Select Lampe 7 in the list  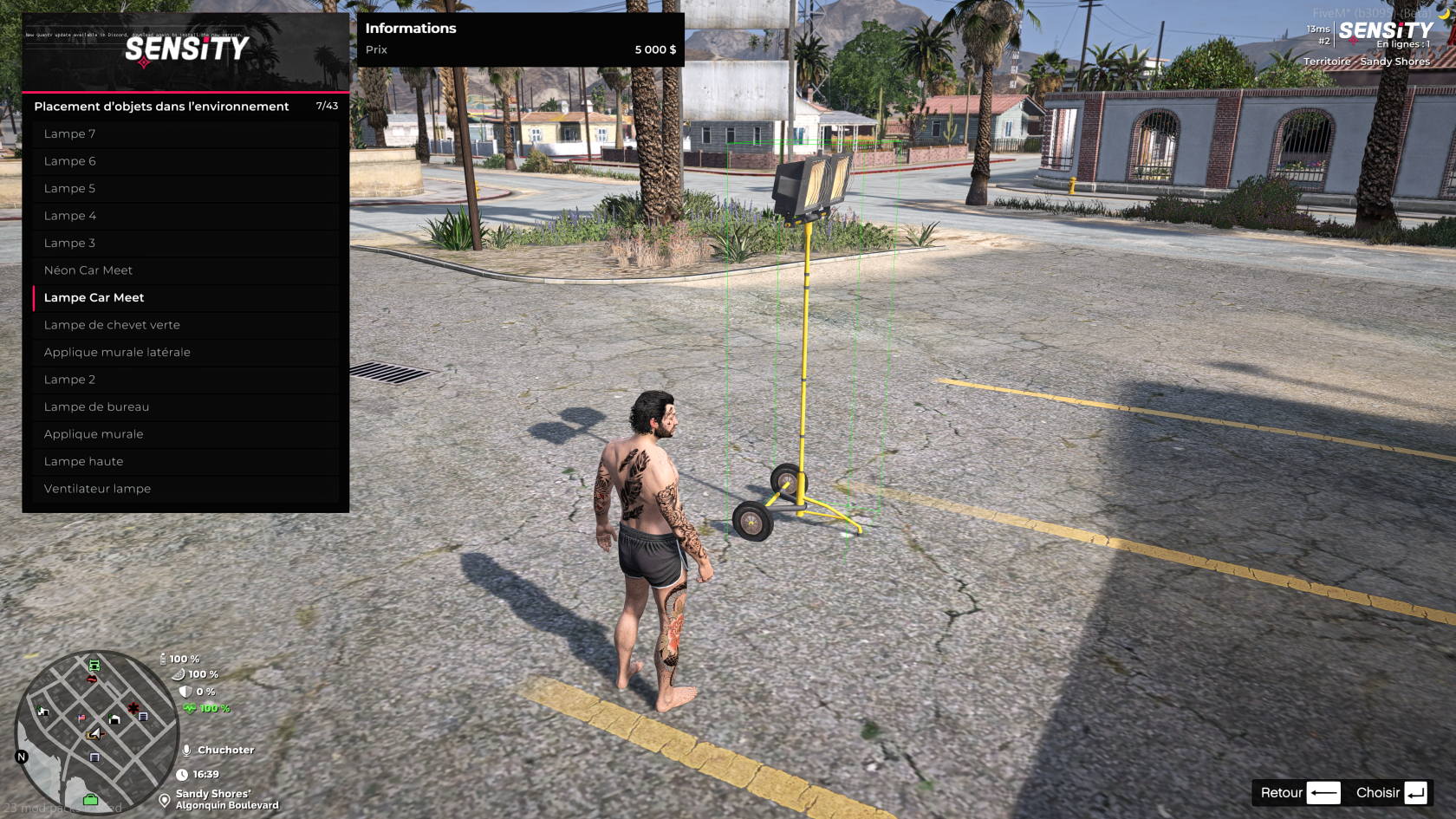[x=185, y=133]
